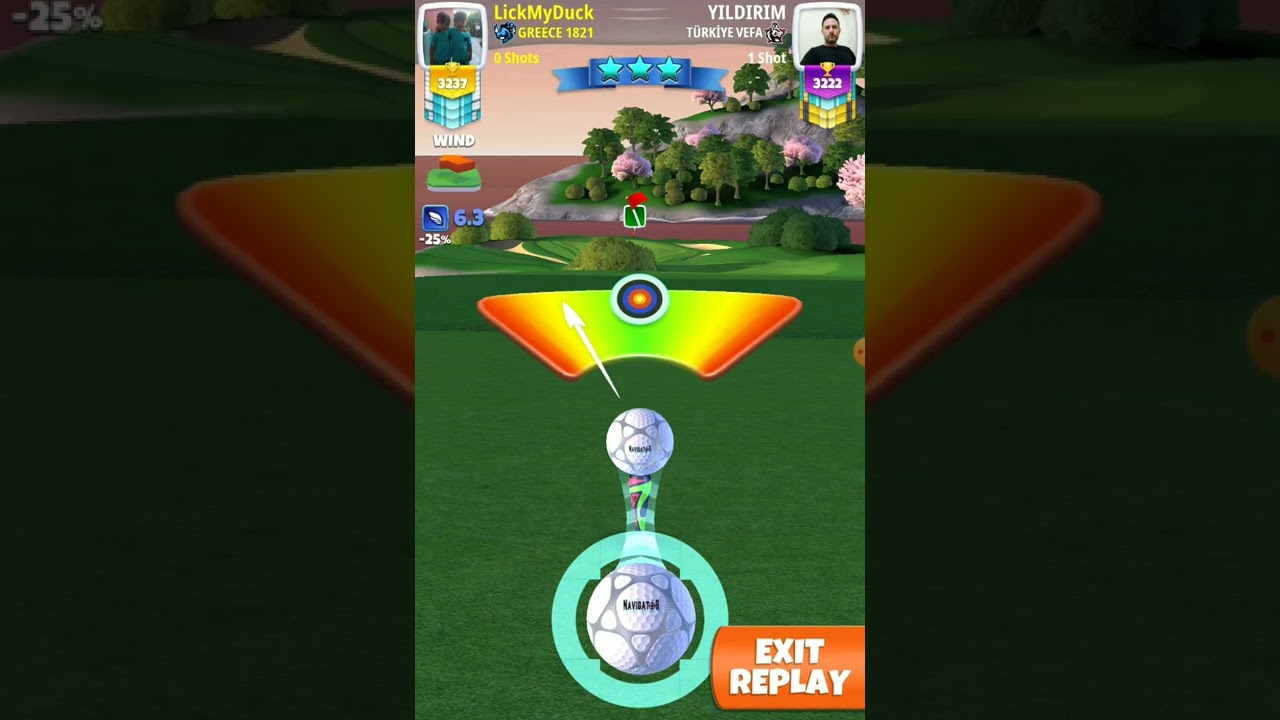This screenshot has height=720, width=1280.
Task: Tap the wind direction indicator
Action: click(x=453, y=173)
